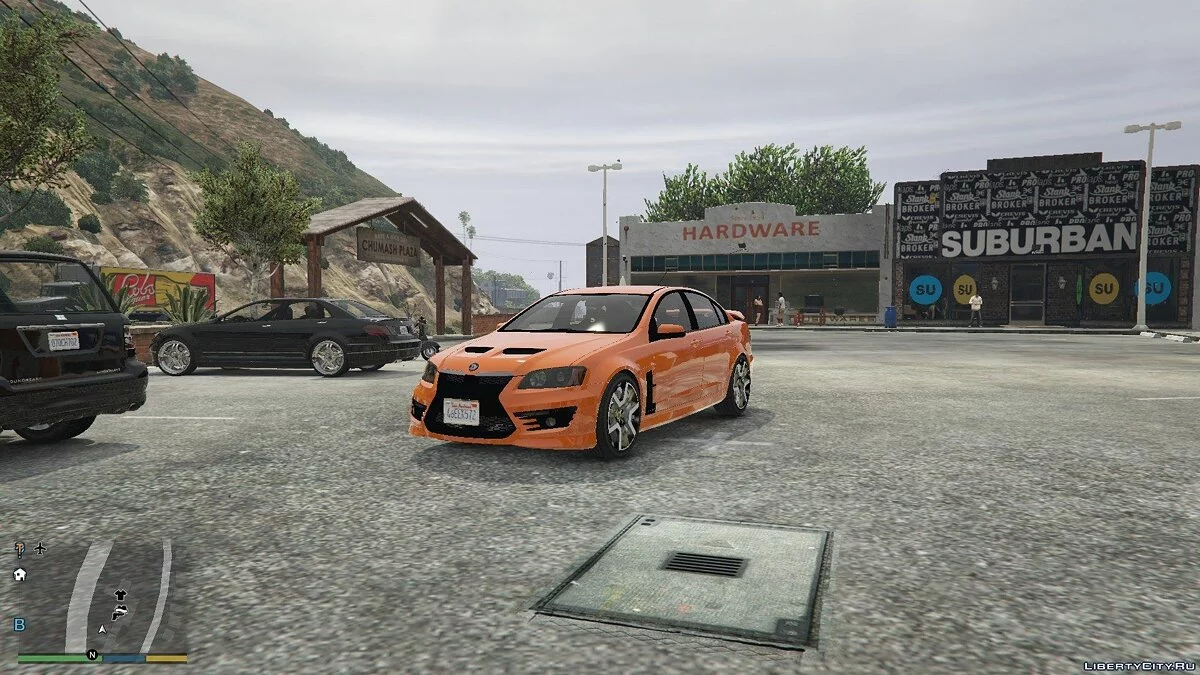Click the clothing store shirt blip
The width and height of the screenshot is (1200, 675).
click(120, 594)
